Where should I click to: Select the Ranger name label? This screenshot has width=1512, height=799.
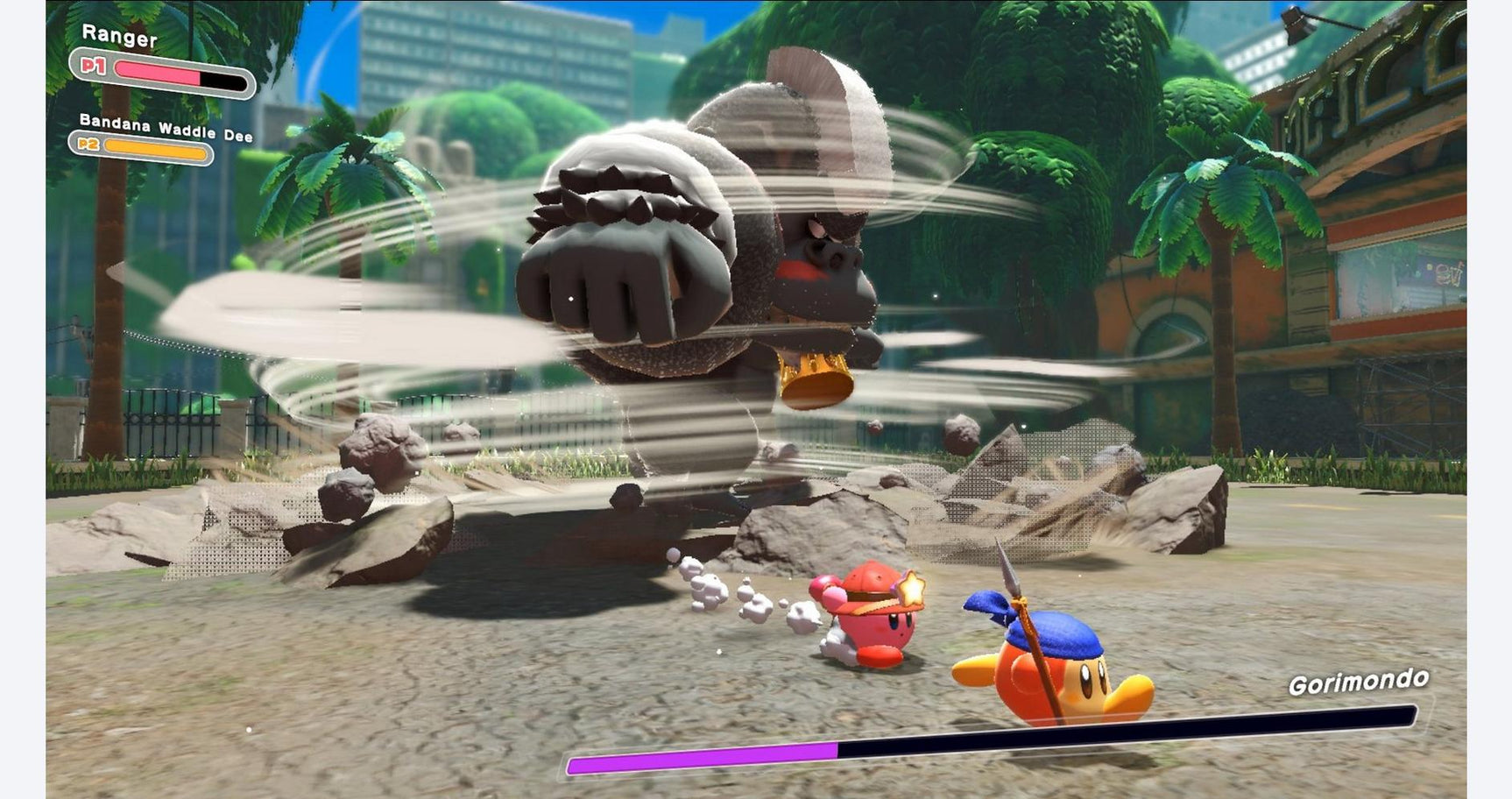coord(120,37)
